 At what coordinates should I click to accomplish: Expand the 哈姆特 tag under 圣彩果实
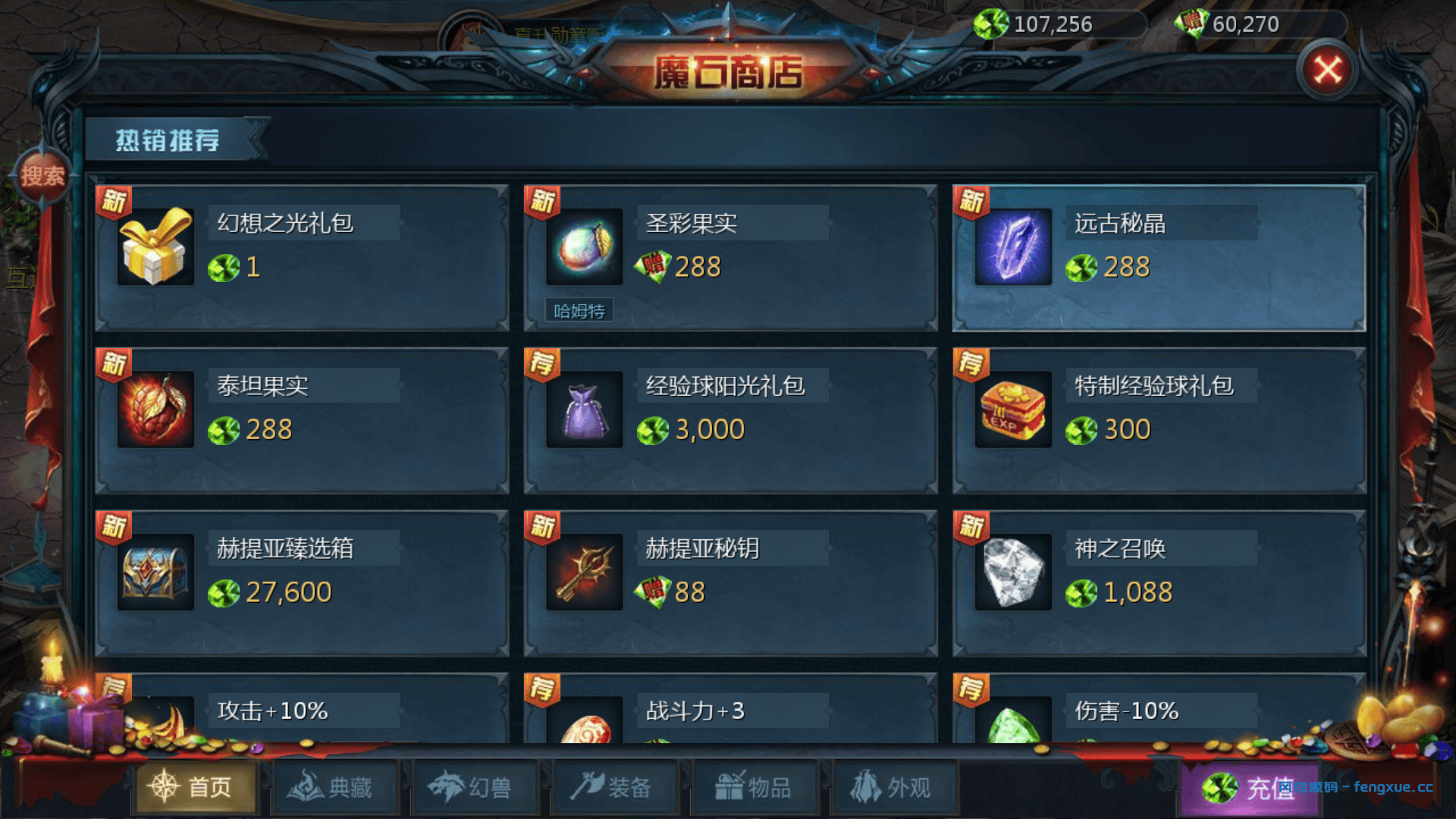(x=579, y=309)
